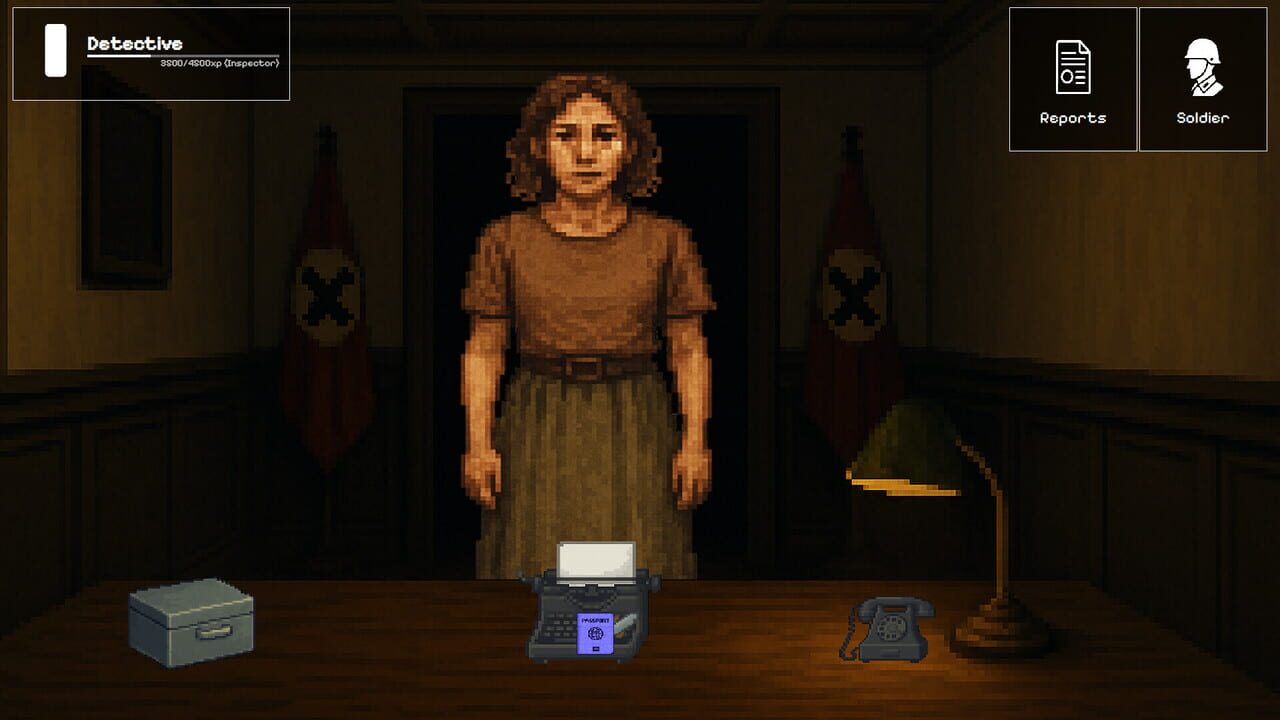Screen dimensions: 1280x720
Task: Expand the Reports document list
Action: (1072, 80)
